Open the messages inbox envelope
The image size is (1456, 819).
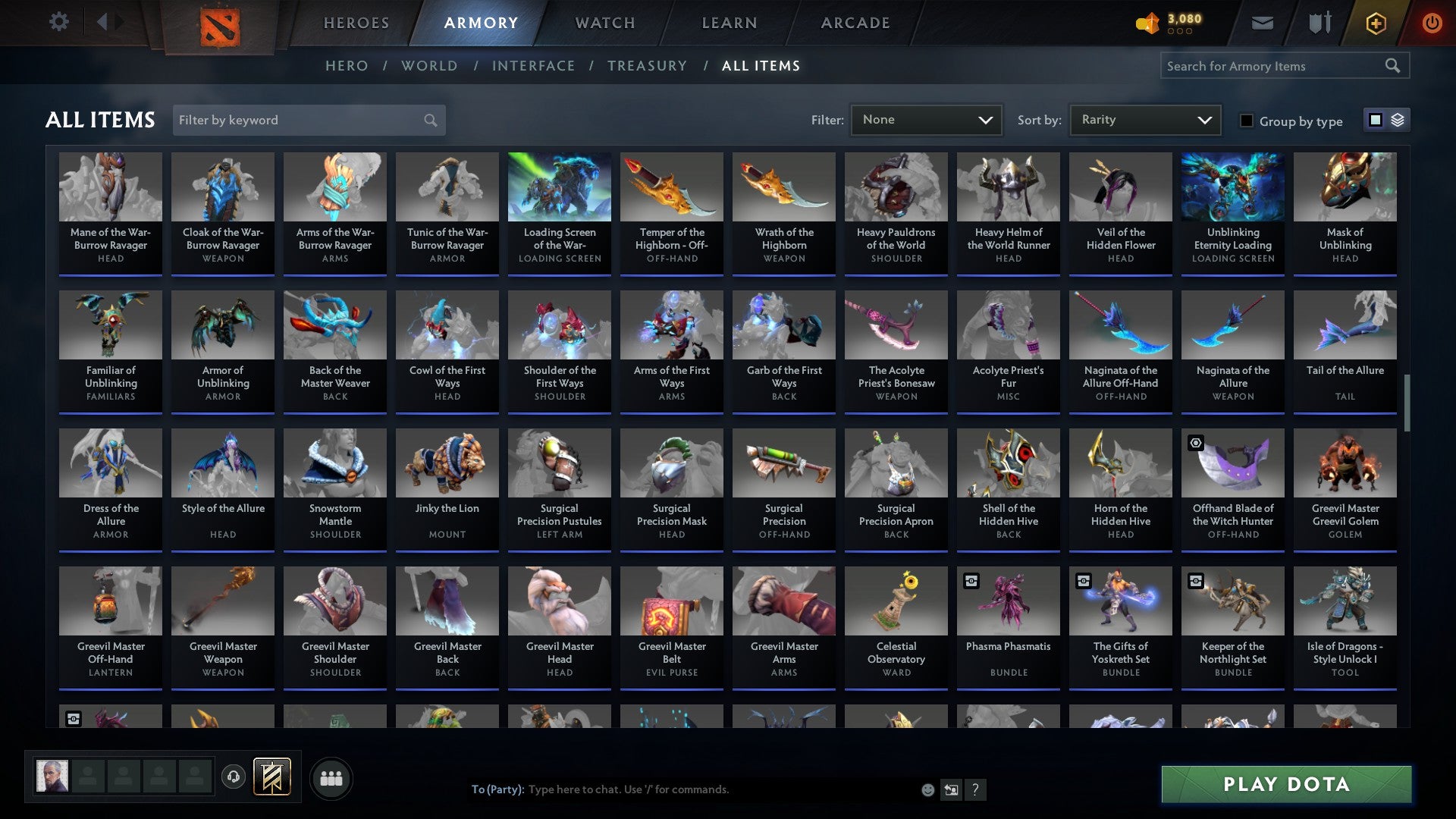pyautogui.click(x=1261, y=22)
